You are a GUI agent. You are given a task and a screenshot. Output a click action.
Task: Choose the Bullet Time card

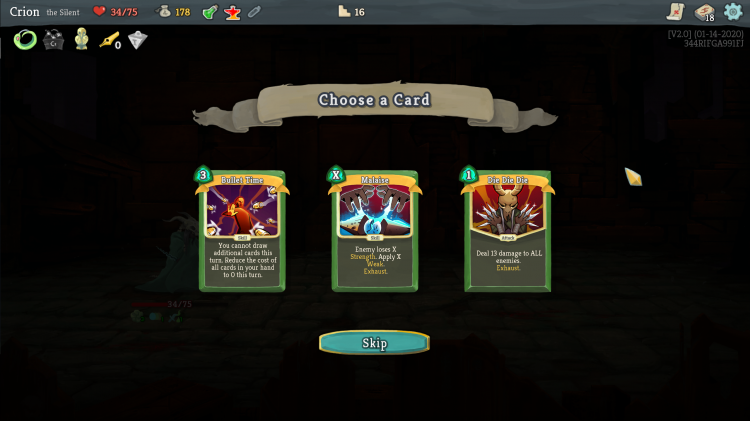pyautogui.click(x=242, y=230)
